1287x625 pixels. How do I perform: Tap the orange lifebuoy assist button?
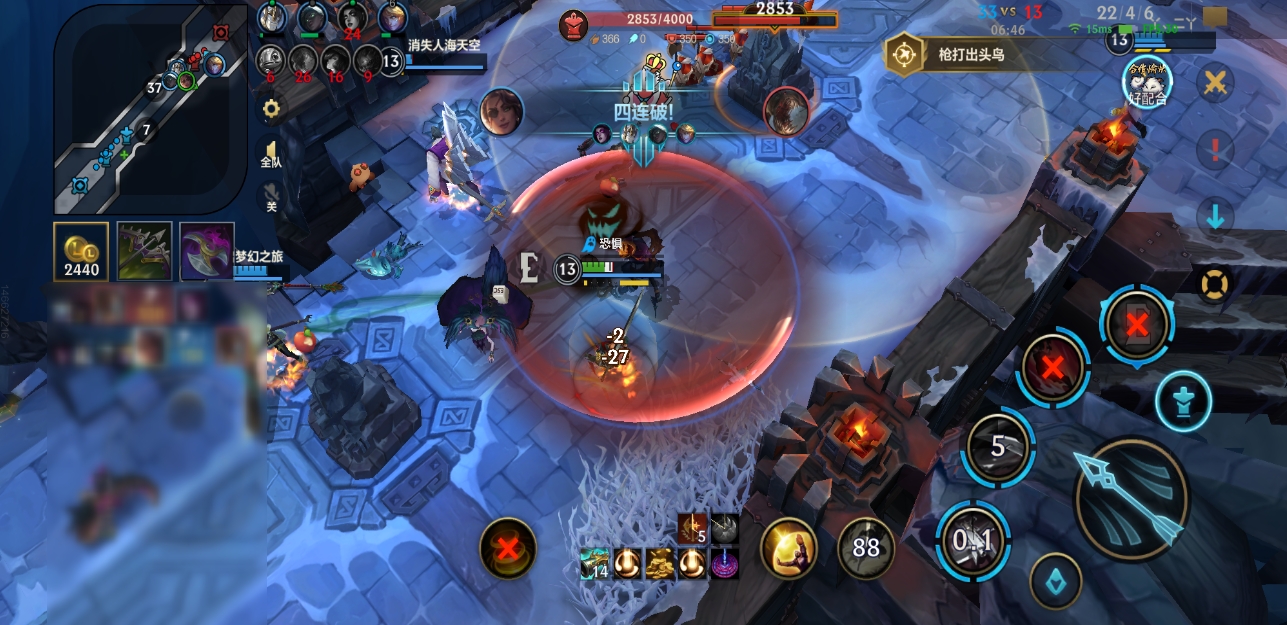click(x=1215, y=284)
